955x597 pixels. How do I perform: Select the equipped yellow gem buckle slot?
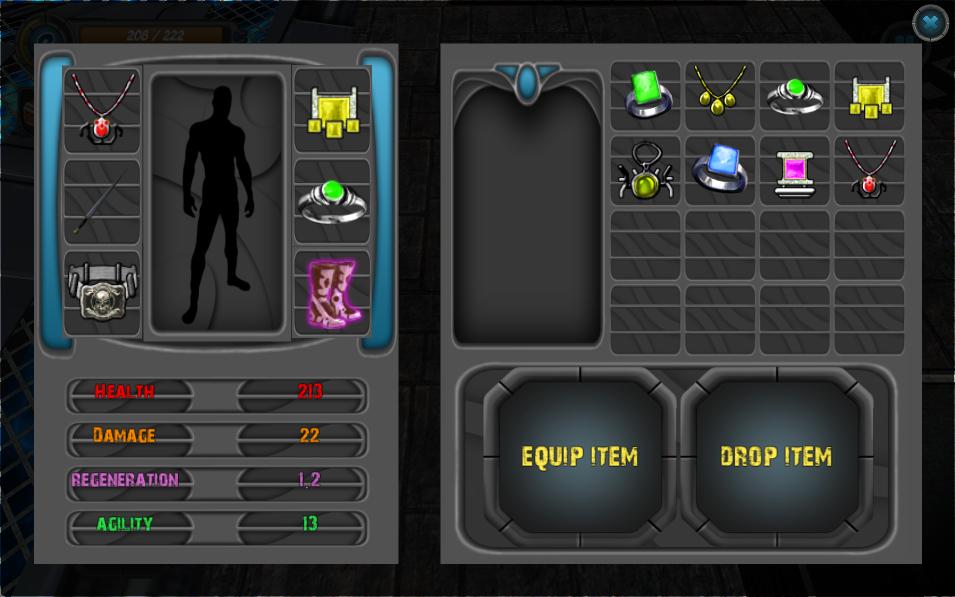pyautogui.click(x=332, y=110)
